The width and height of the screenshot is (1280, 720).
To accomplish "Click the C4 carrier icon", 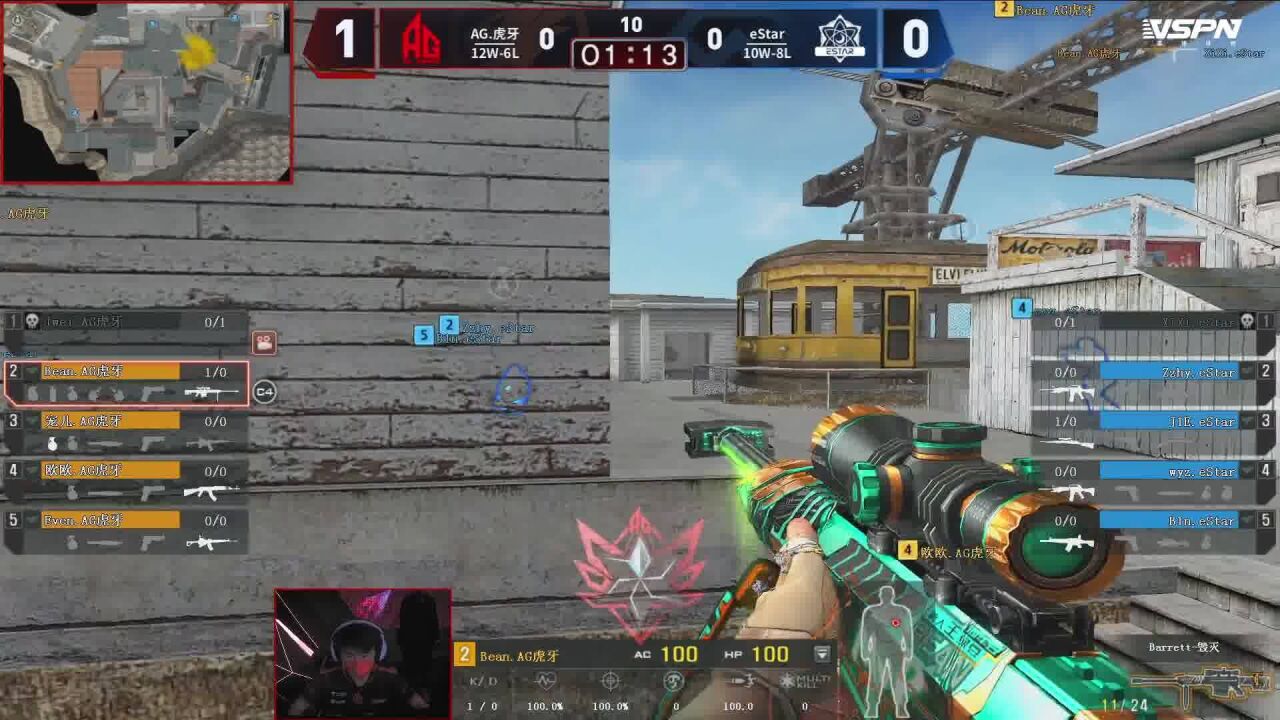I will pos(264,392).
